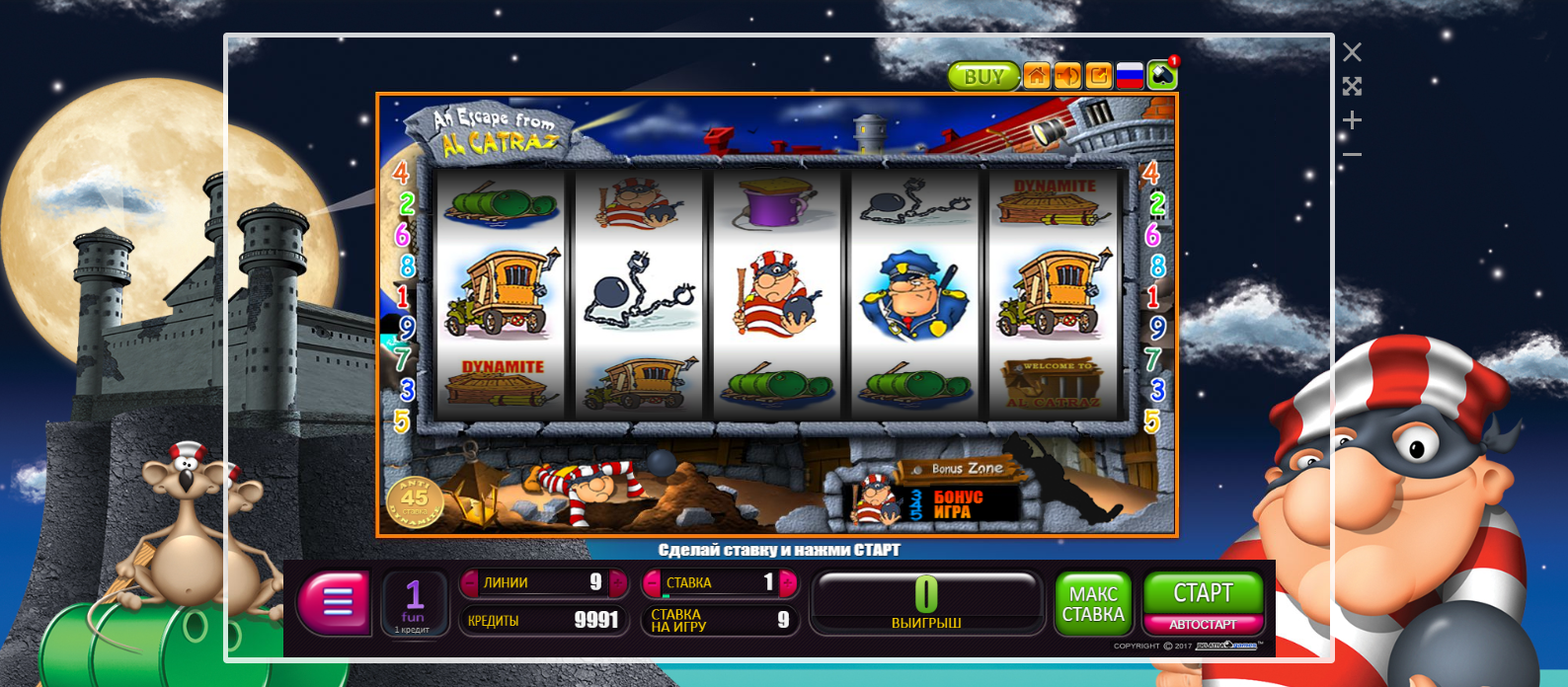
Task: Toggle fullscreen with the arrows icon
Action: tap(1352, 87)
